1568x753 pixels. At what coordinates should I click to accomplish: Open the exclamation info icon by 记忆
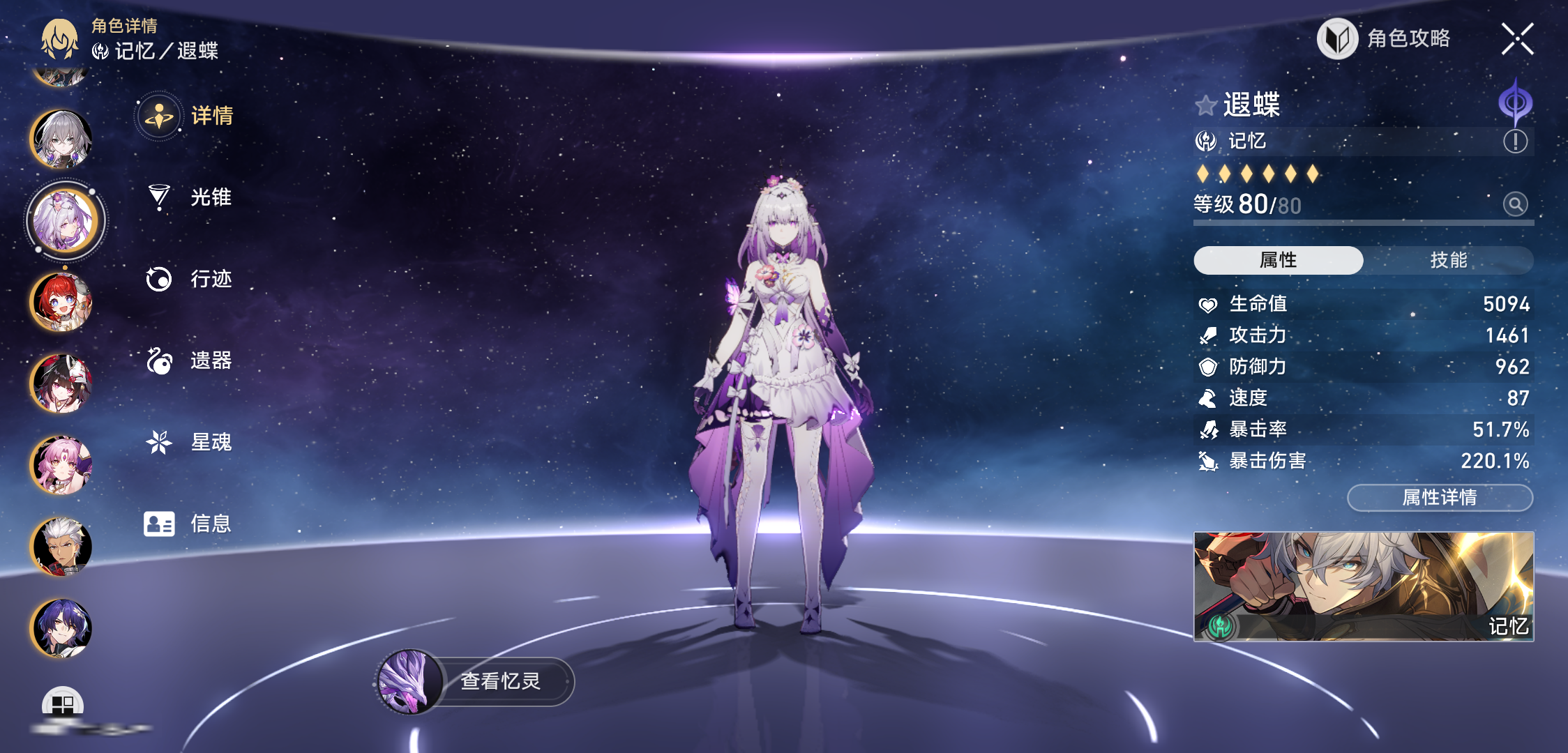point(1515,142)
